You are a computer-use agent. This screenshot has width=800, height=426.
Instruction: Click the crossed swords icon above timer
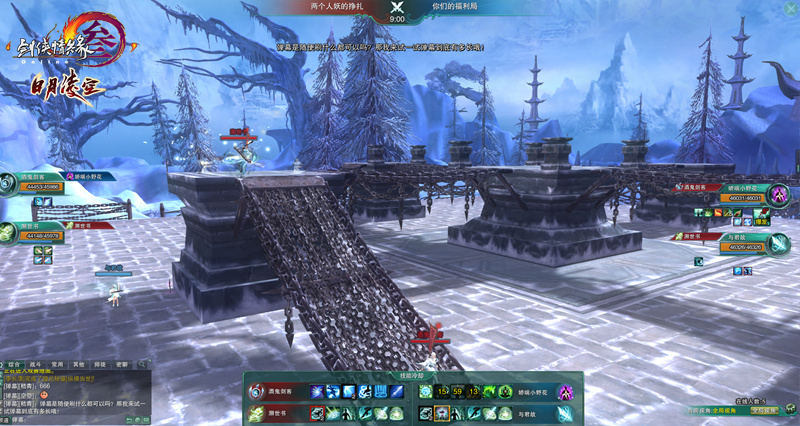pyautogui.click(x=397, y=7)
